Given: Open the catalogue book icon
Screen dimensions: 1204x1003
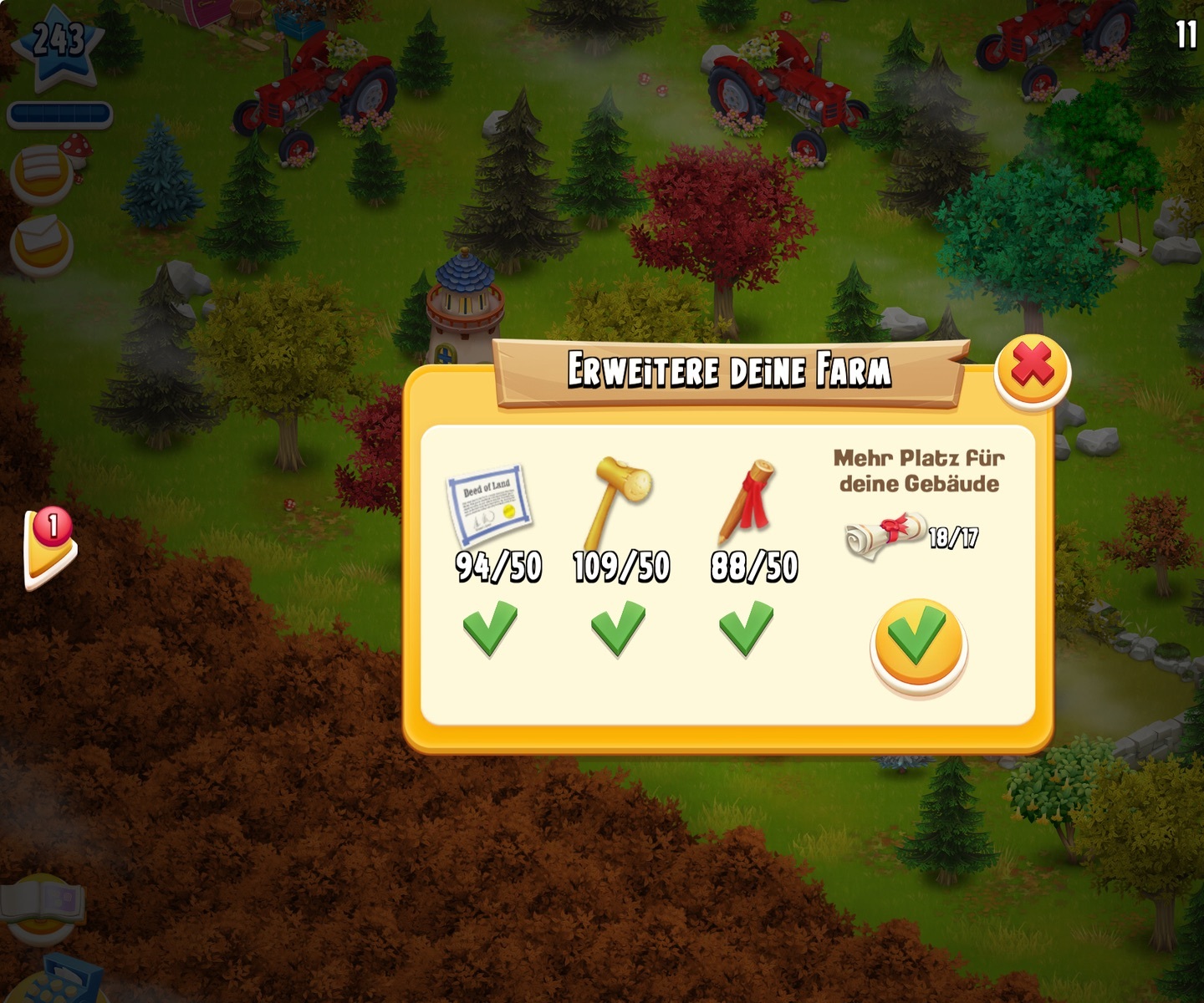Looking at the screenshot, I should click(42, 905).
